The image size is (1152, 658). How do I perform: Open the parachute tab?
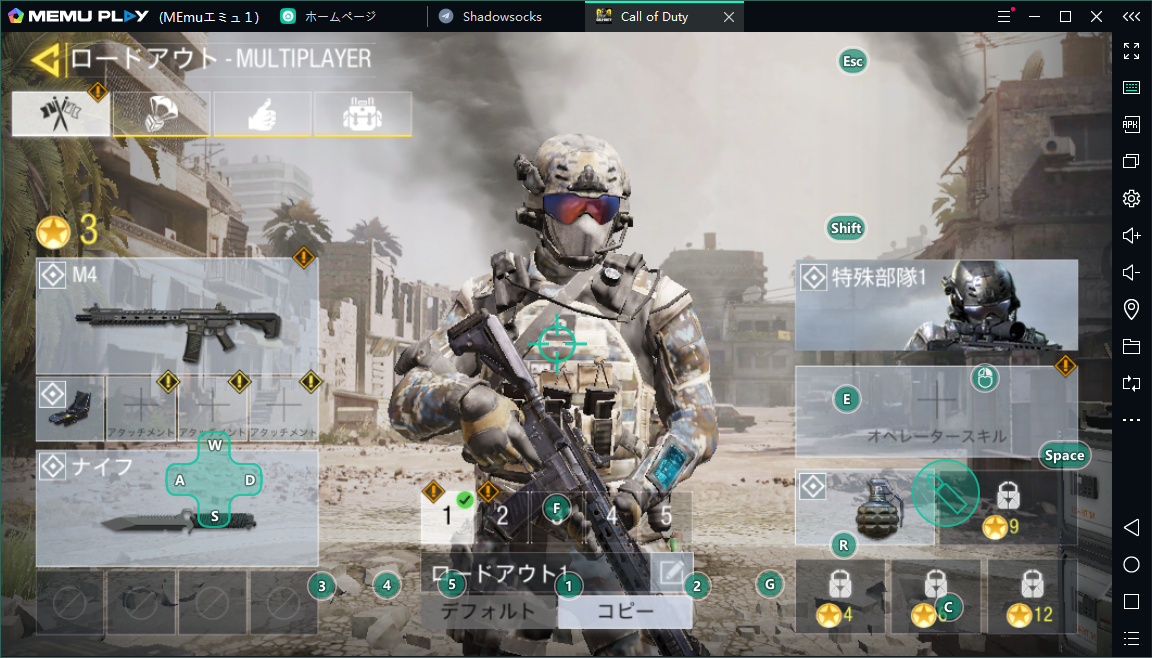click(162, 114)
